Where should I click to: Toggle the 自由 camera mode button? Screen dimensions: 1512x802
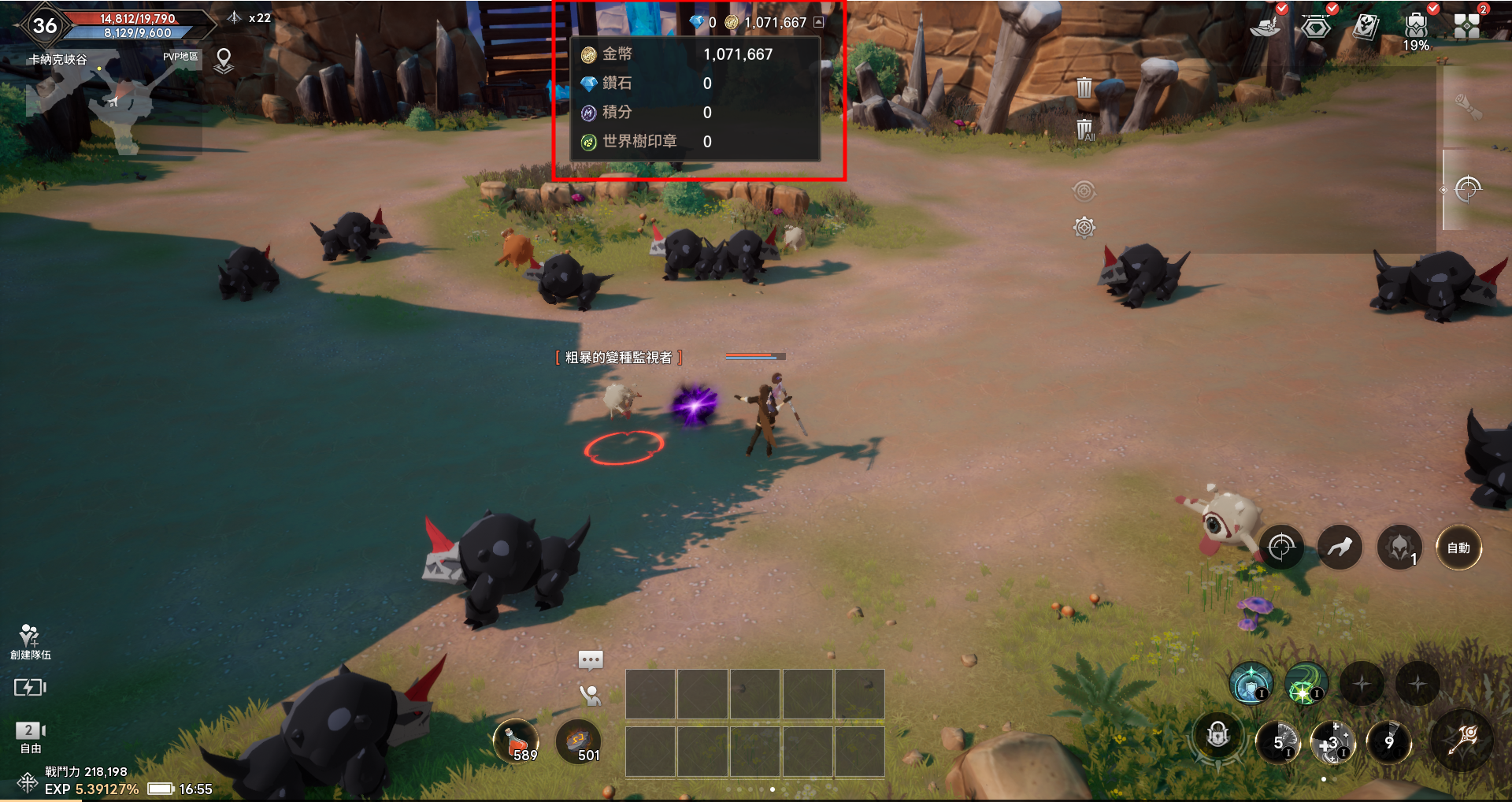point(31,737)
